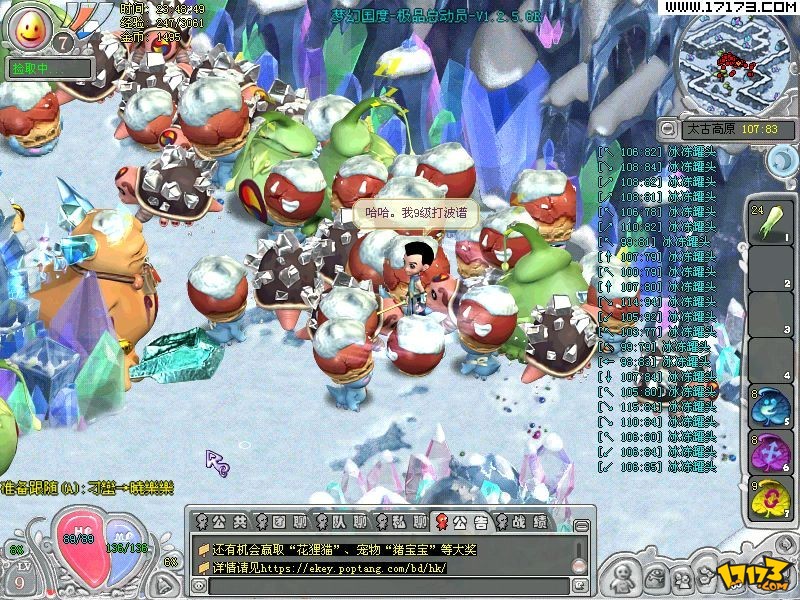
Task: Activate the purple flower skill in slot 6
Action: (x=771, y=452)
